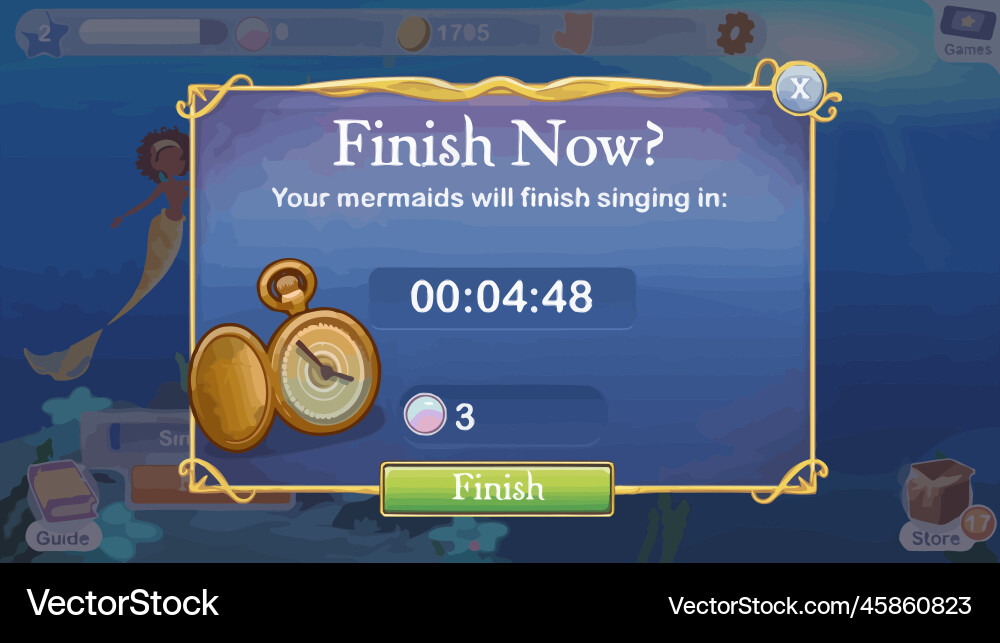Open the Games menu

tap(968, 30)
